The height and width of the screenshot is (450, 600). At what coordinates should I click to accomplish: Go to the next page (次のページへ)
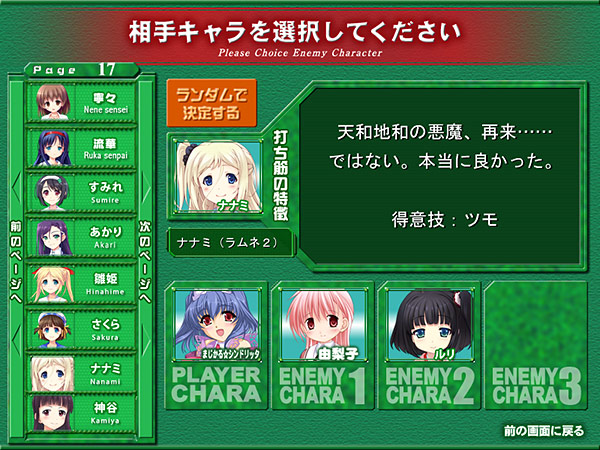145,250
